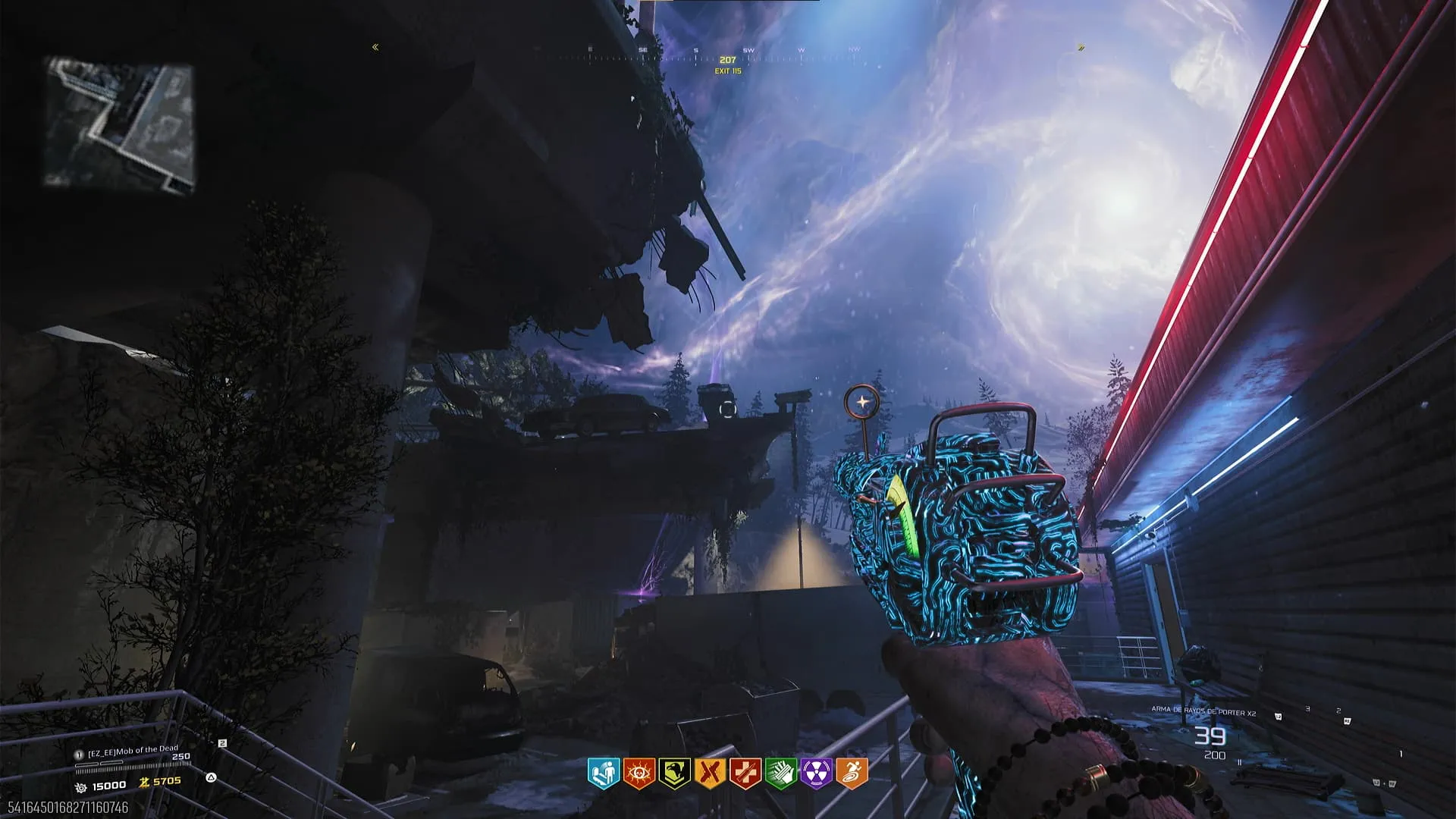
Task: Click the Arma de Rayos de Porter X2 weapon label
Action: [1203, 711]
